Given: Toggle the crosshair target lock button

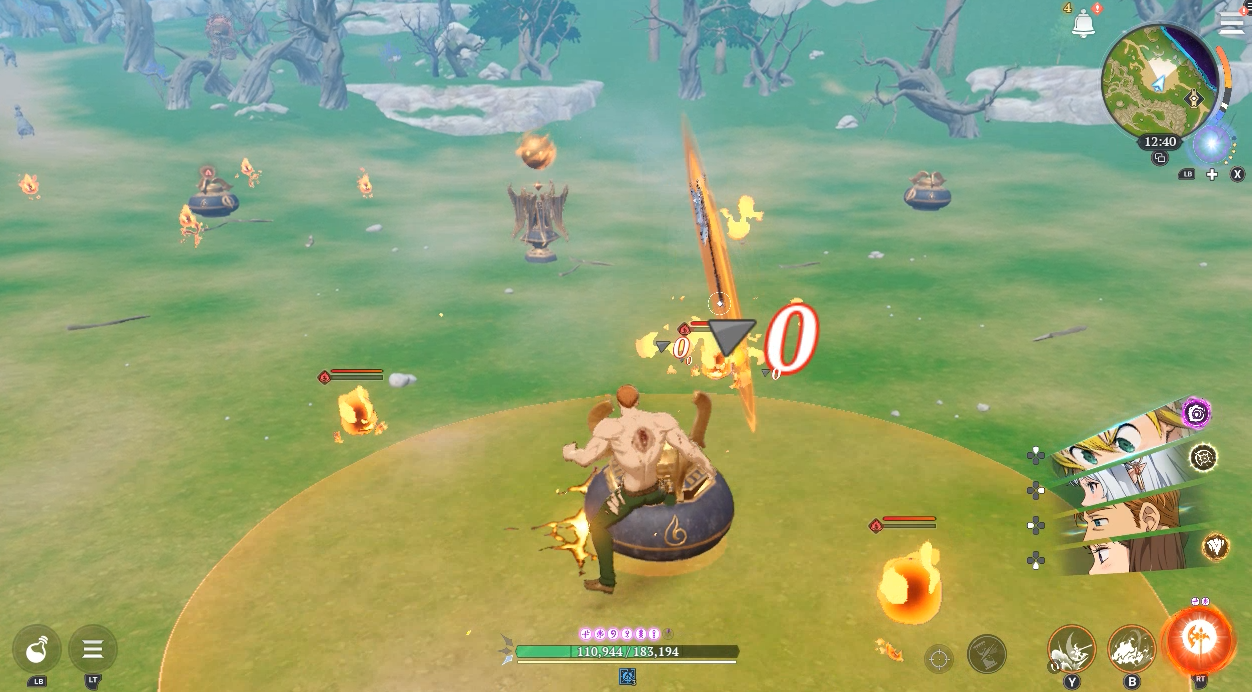Looking at the screenshot, I should [938, 658].
